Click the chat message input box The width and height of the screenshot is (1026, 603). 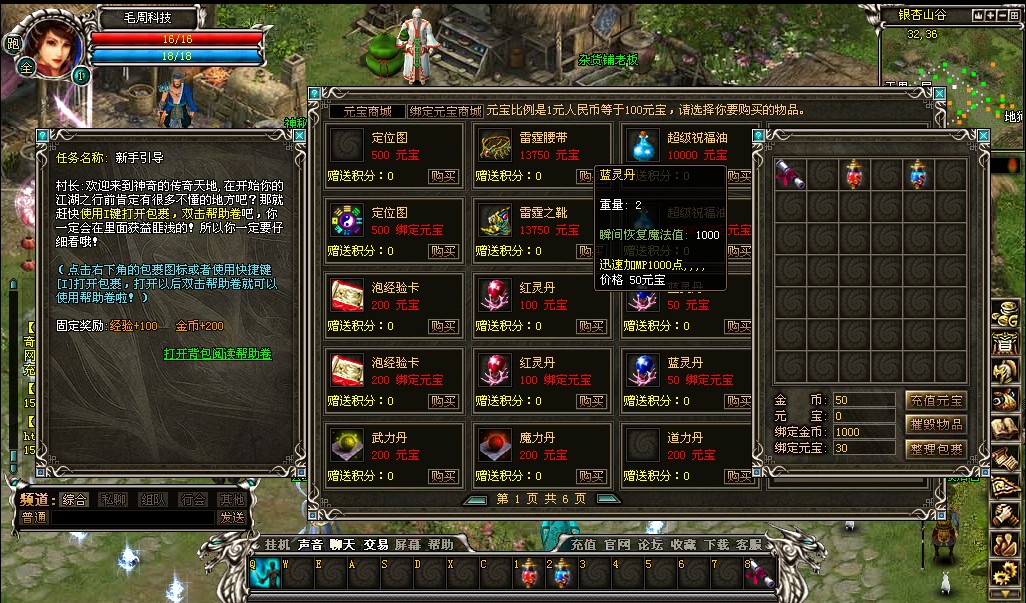(x=132, y=517)
